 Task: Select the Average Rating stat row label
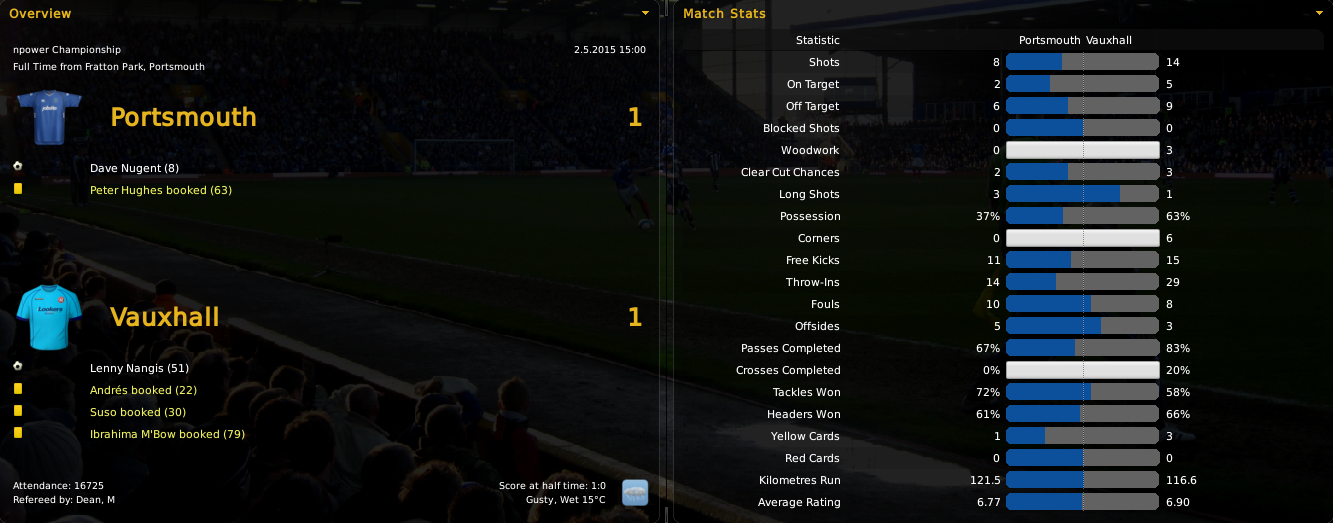tap(798, 502)
